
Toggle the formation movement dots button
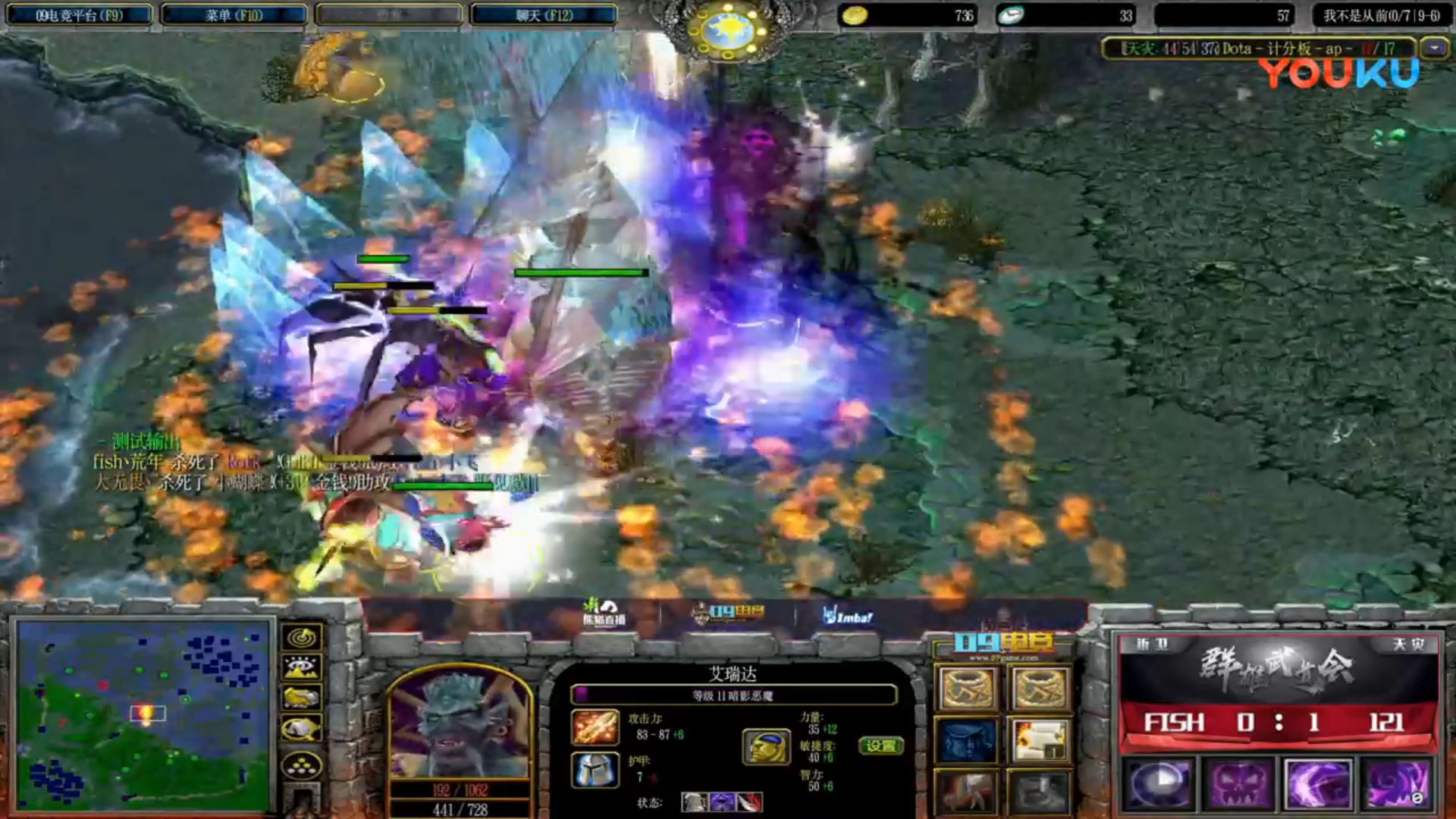pyautogui.click(x=301, y=766)
